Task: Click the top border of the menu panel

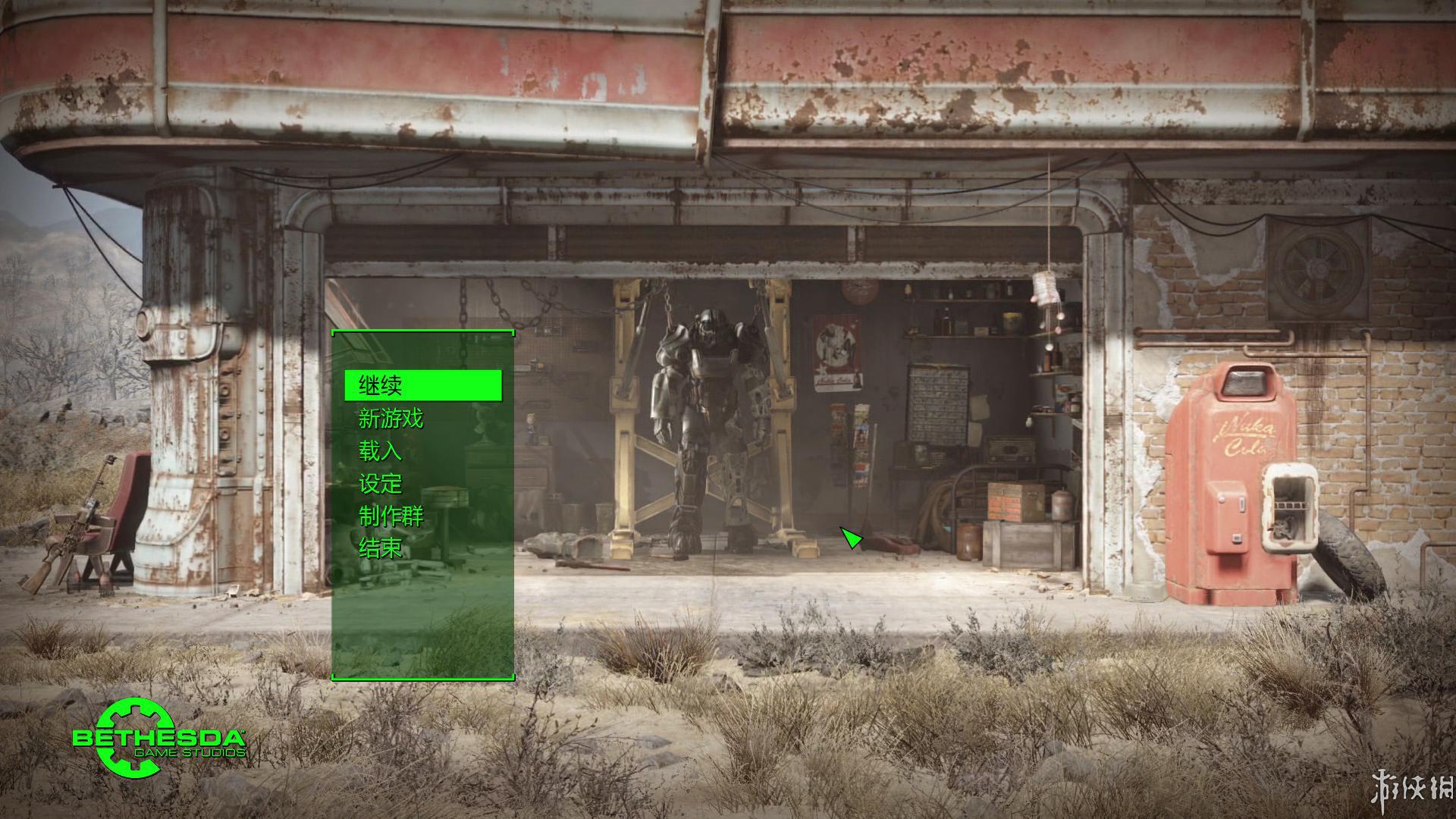Action: 422,332
